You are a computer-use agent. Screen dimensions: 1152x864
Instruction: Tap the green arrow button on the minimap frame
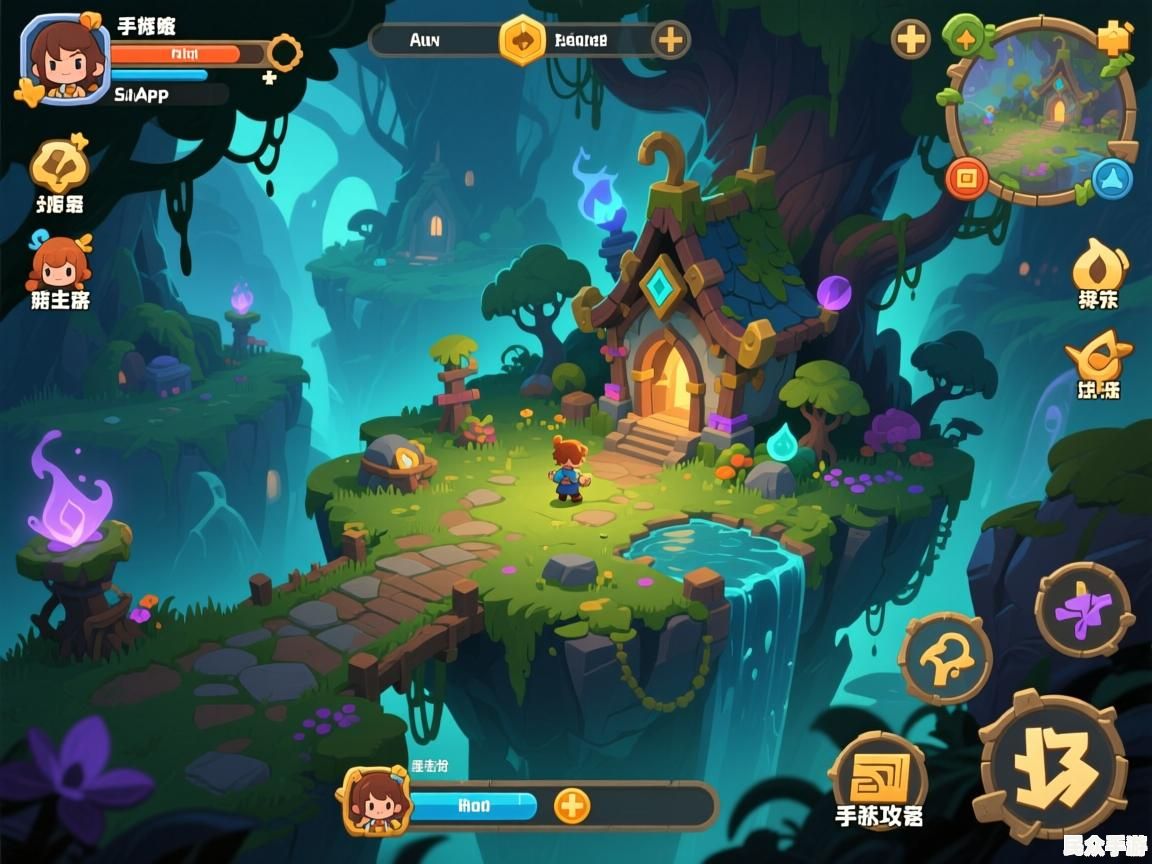click(965, 38)
